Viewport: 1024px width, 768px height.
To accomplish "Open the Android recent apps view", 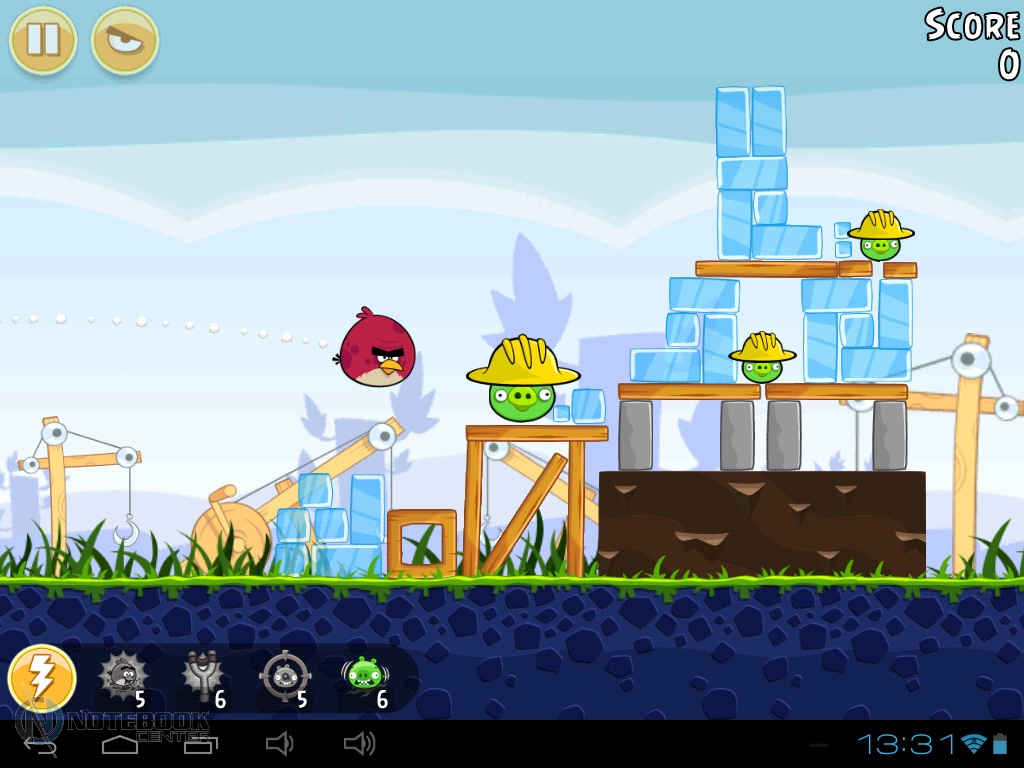I will pyautogui.click(x=196, y=744).
